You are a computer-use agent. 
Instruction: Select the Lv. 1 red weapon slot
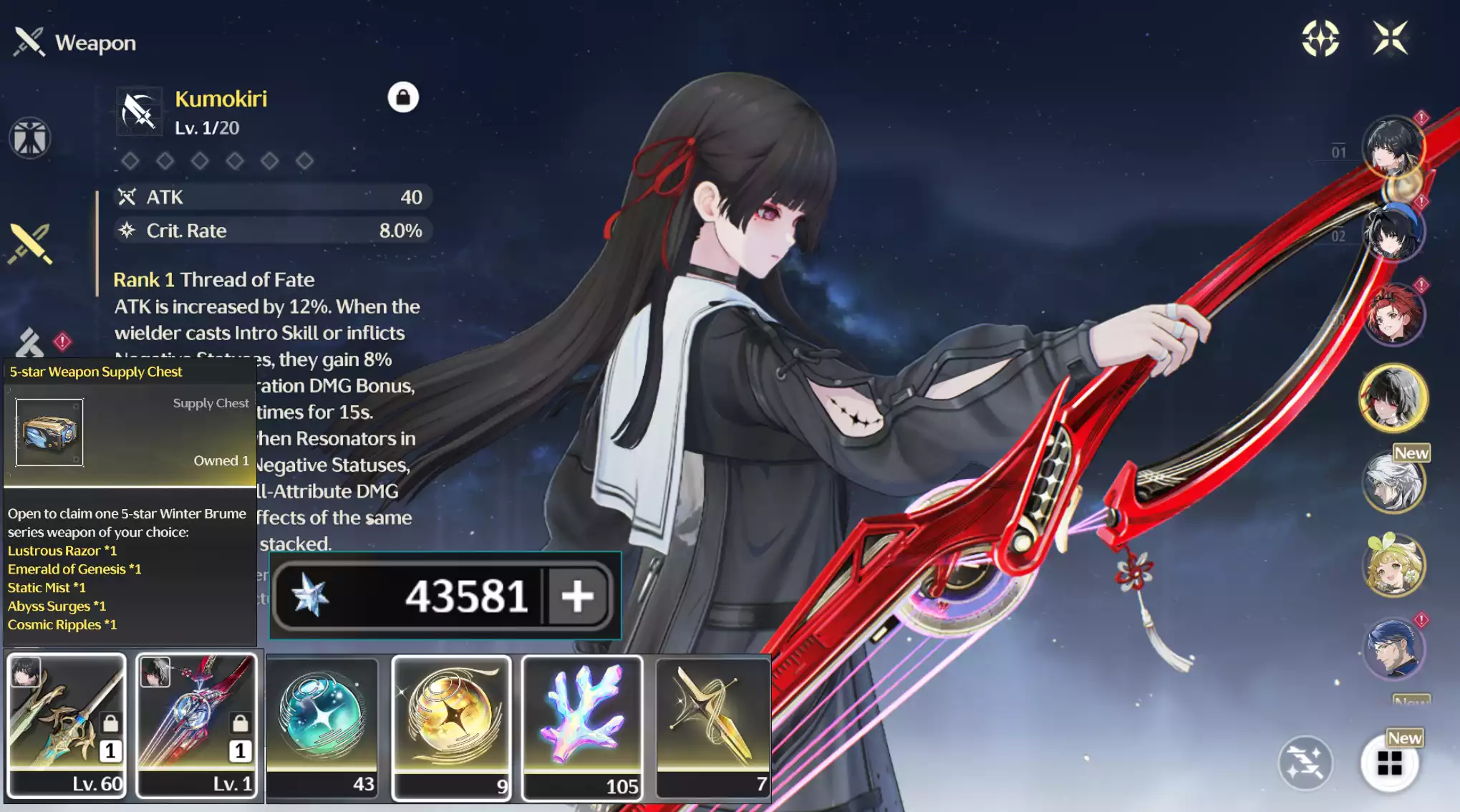click(x=196, y=725)
